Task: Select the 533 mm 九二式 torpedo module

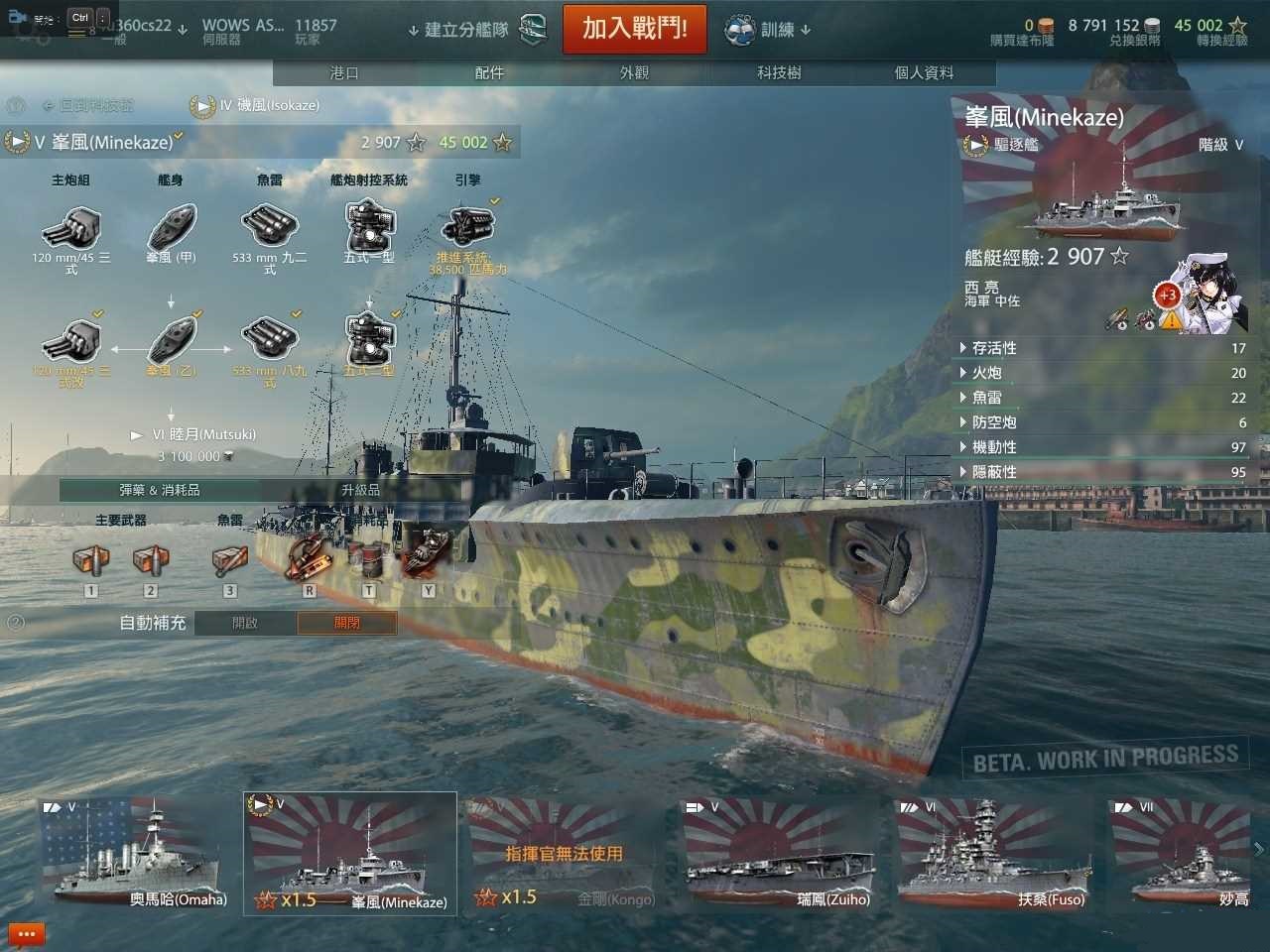Action: click(269, 228)
